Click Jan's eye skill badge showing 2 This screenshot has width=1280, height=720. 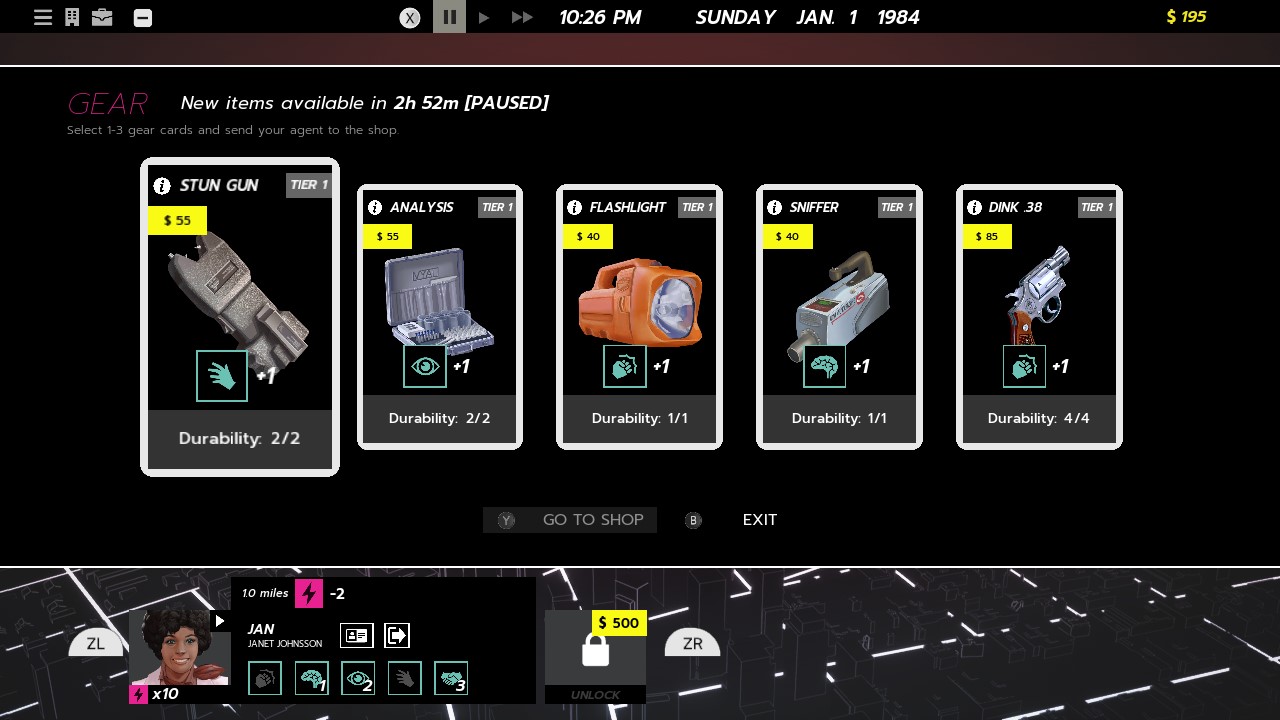357,678
